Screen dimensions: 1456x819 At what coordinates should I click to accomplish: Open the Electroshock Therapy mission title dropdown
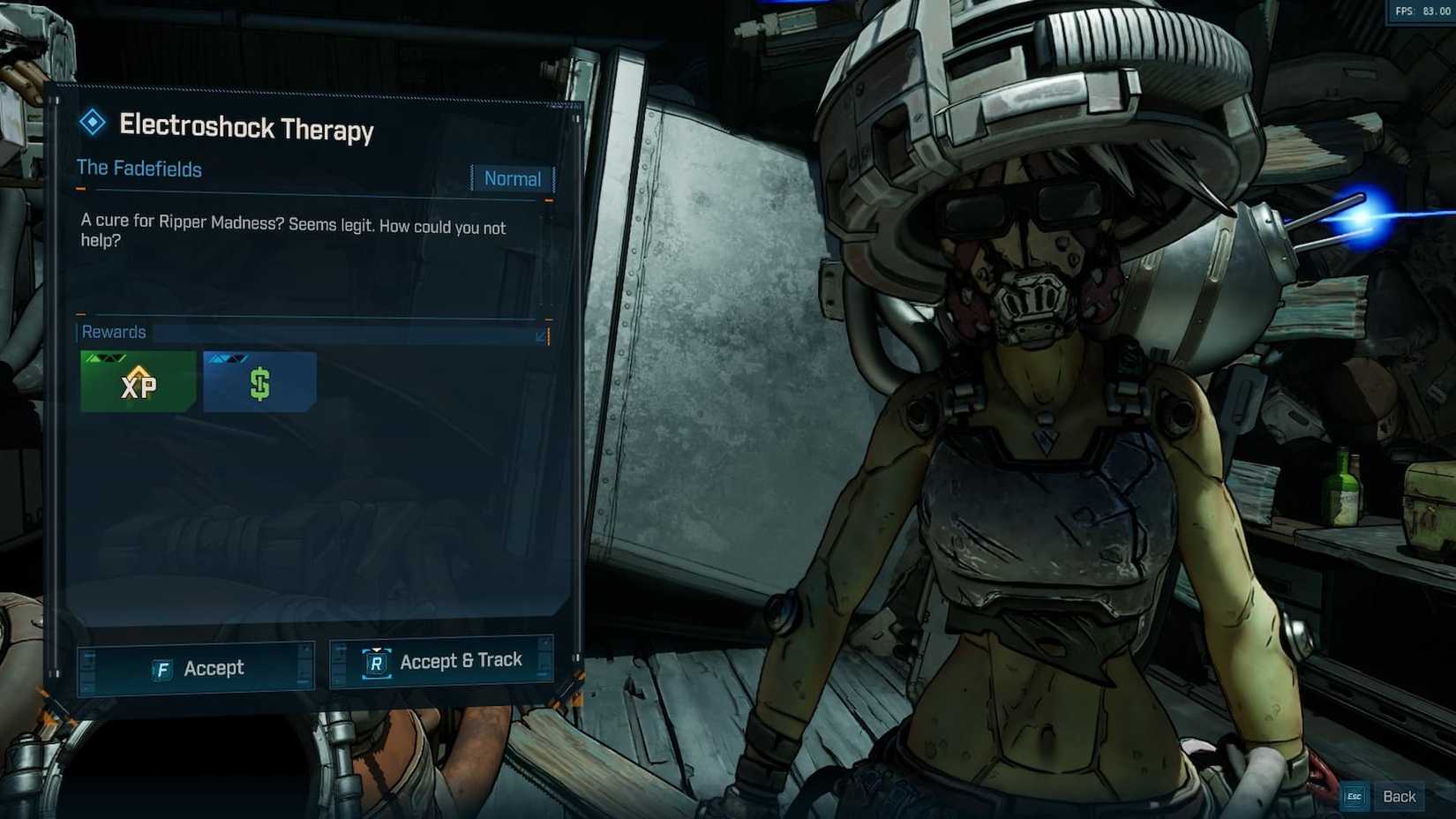click(x=247, y=130)
